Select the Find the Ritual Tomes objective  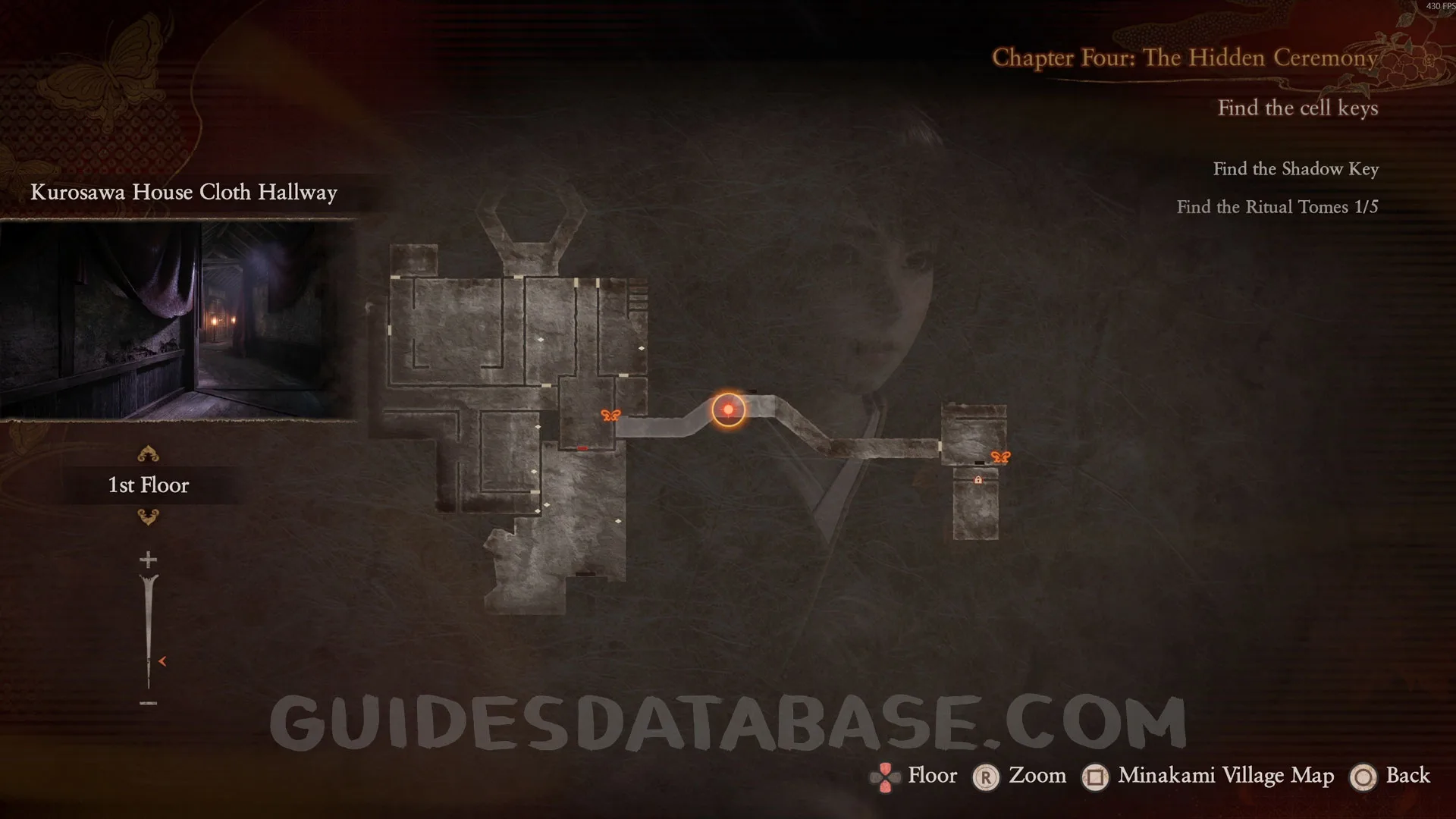[x=1277, y=207]
